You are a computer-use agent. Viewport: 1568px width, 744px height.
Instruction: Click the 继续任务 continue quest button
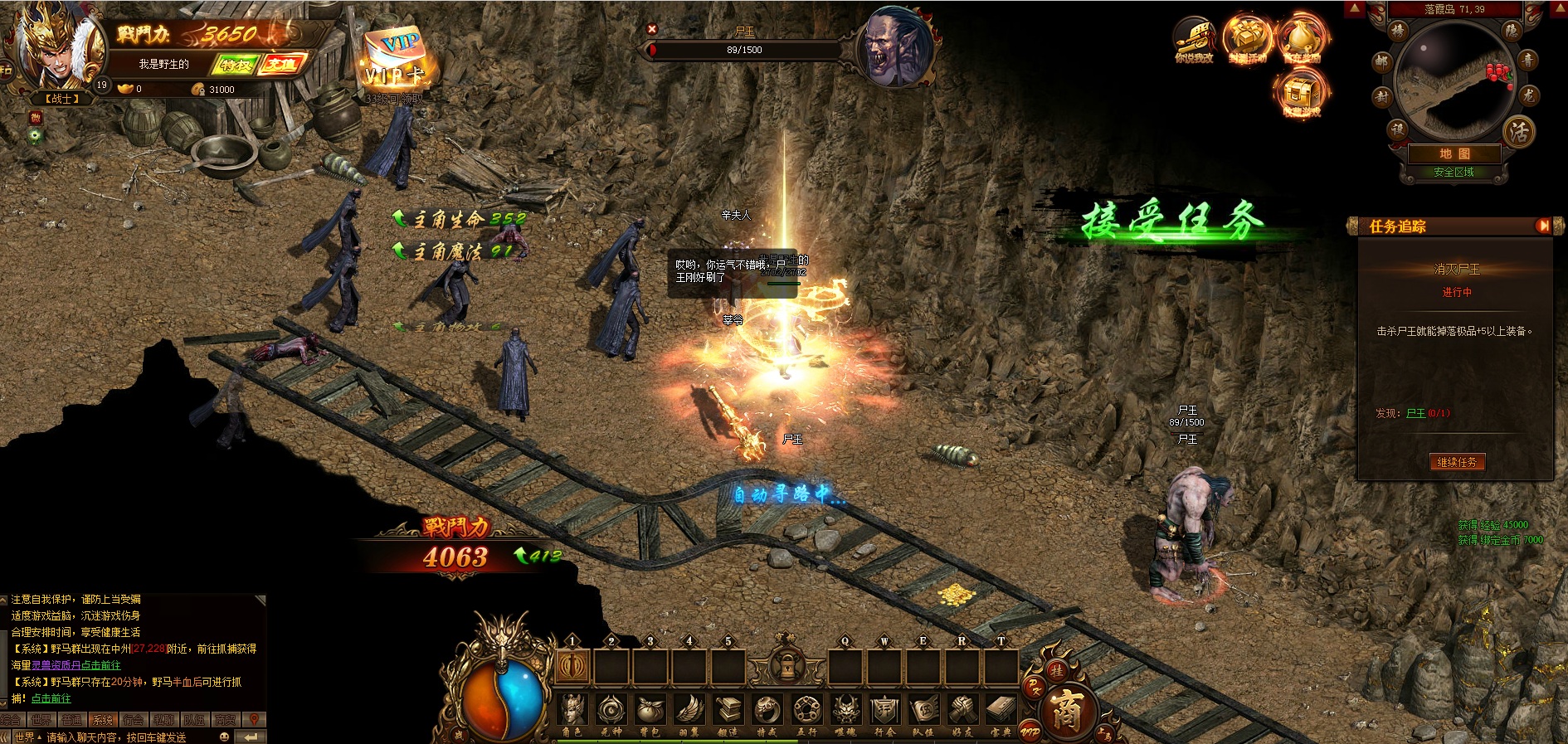[x=1457, y=462]
